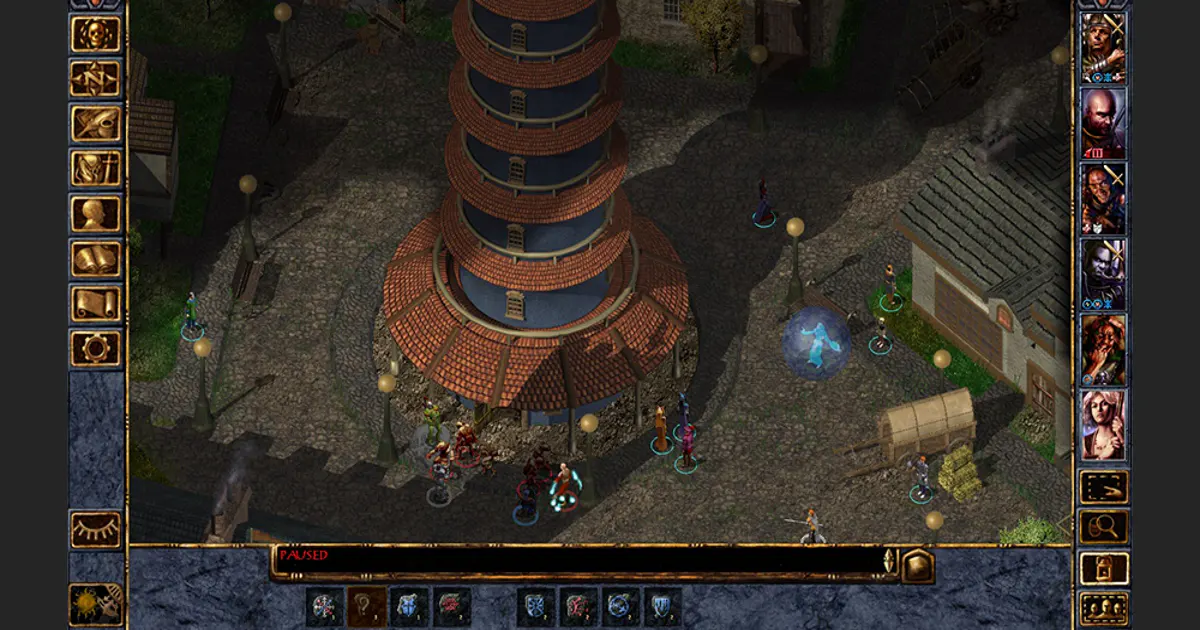
Task: Open the area map with the compass button
Action: pyautogui.click(x=96, y=79)
